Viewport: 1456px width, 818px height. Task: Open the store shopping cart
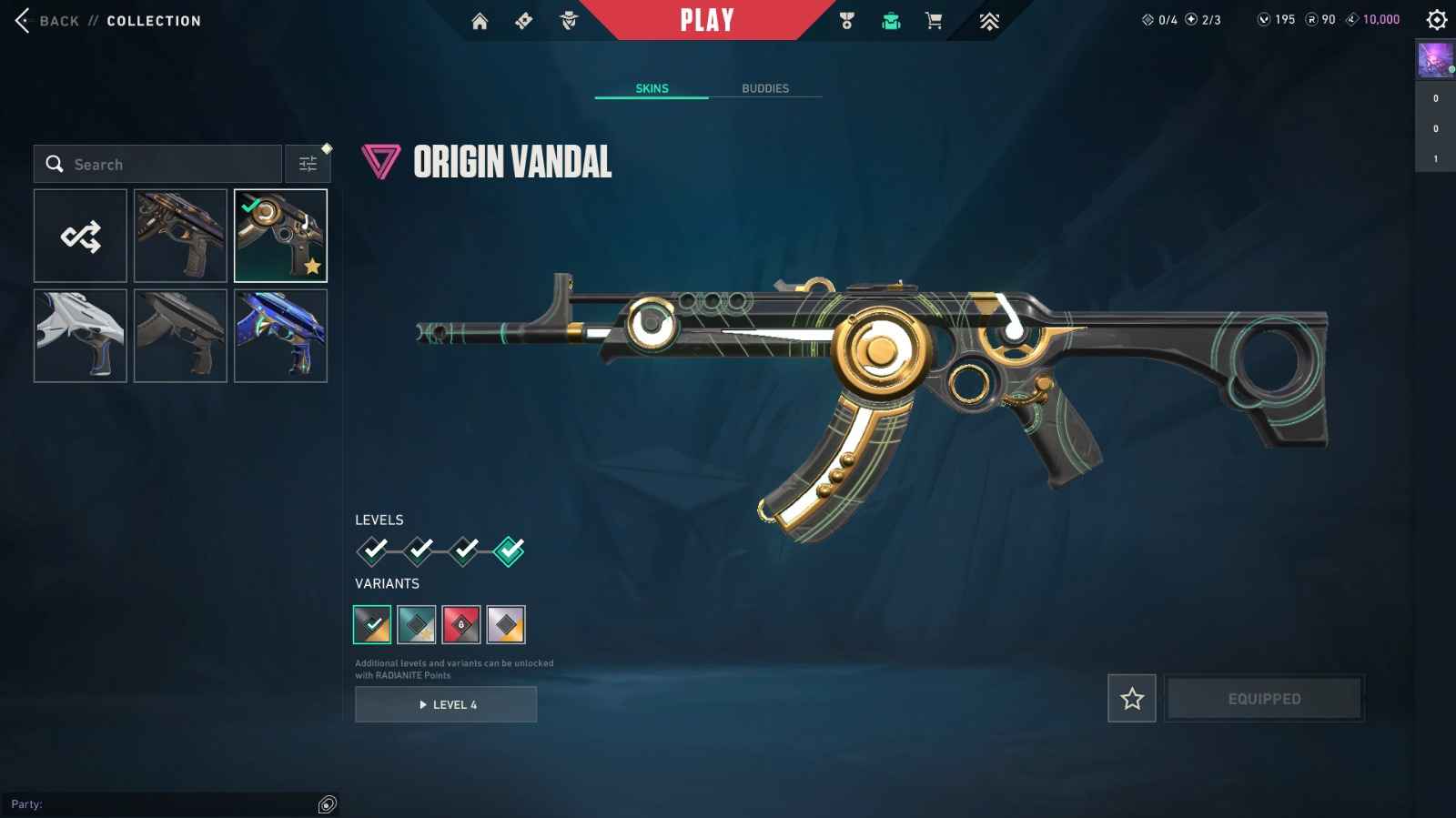[x=934, y=21]
